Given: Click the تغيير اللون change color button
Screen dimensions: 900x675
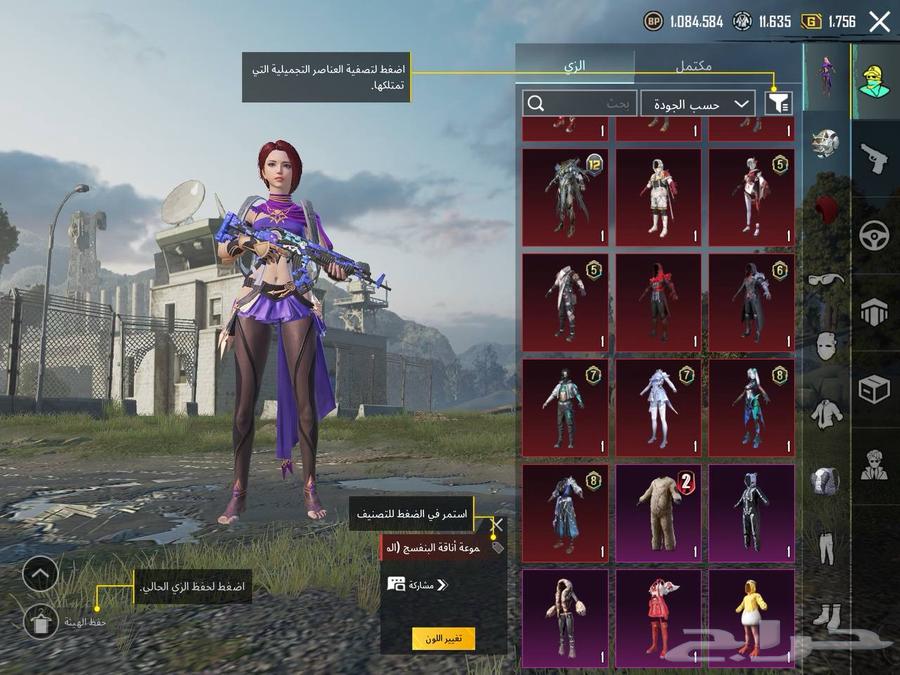Looking at the screenshot, I should (x=443, y=638).
